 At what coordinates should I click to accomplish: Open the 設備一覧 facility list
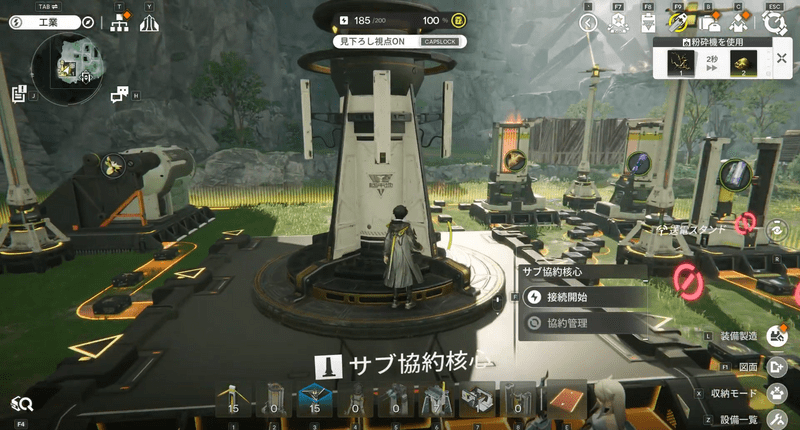(x=777, y=419)
